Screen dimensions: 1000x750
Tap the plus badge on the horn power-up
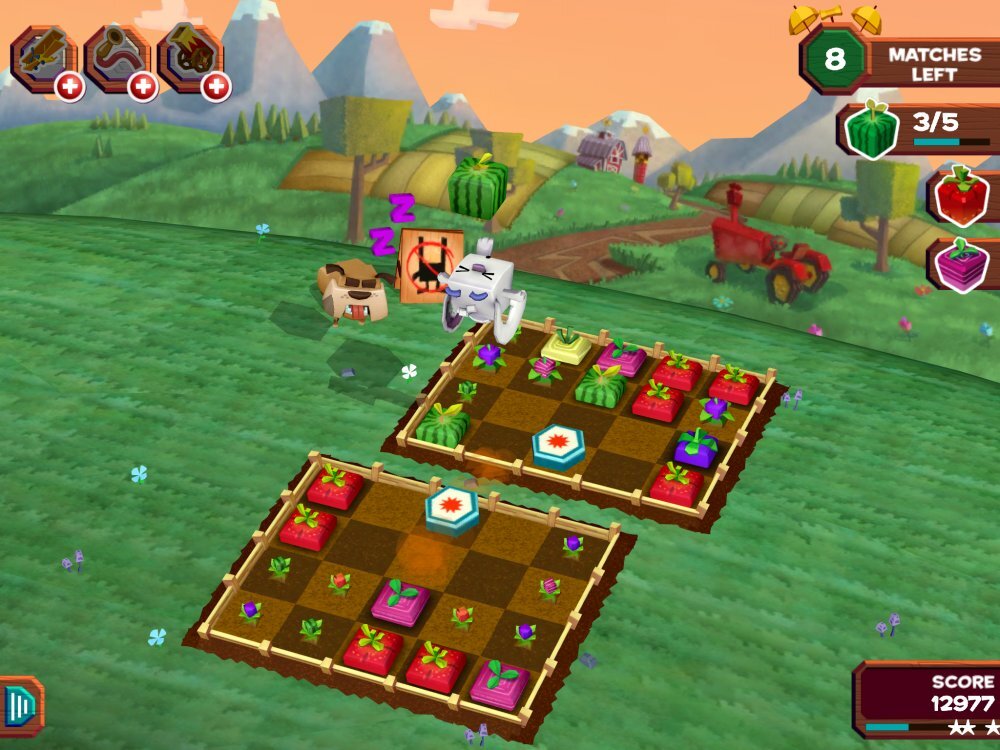(x=143, y=87)
